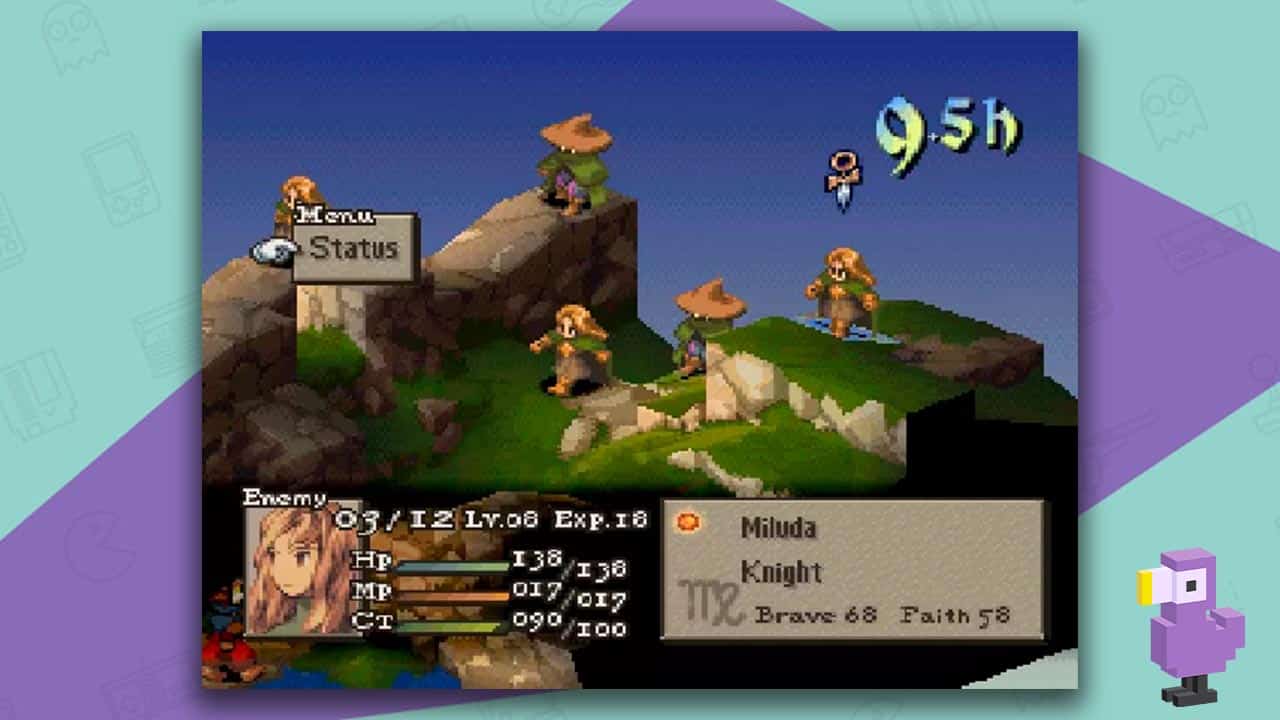Image resolution: width=1280 pixels, height=720 pixels.
Task: Expand the Menu options list
Action: (x=336, y=216)
